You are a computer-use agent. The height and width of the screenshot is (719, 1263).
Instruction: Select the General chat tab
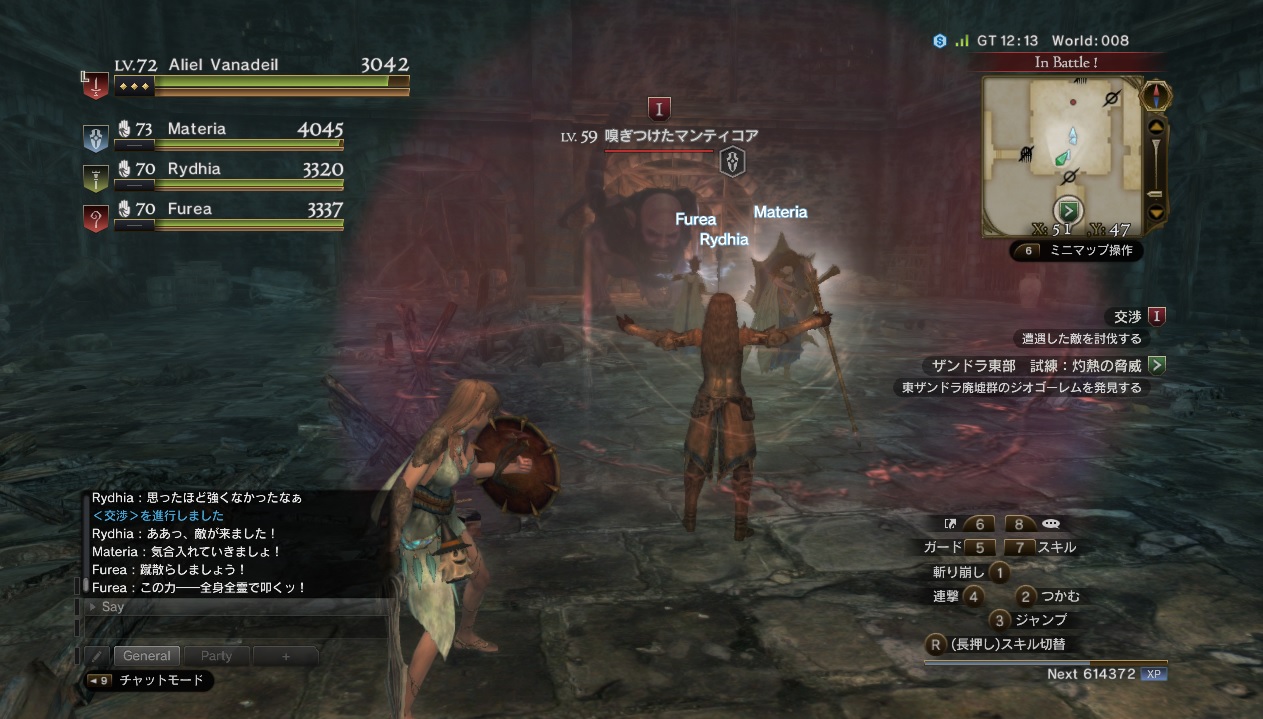pyautogui.click(x=147, y=656)
